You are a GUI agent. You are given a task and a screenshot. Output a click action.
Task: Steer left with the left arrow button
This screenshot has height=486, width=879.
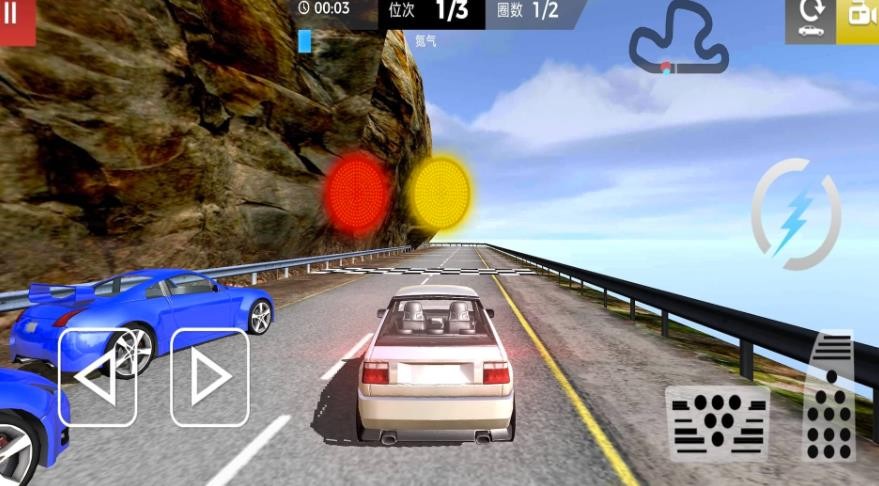coord(97,378)
